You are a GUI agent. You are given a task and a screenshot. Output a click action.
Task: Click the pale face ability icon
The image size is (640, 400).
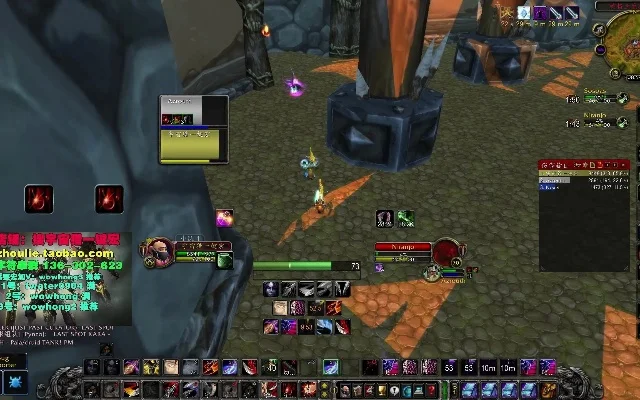coord(281,308)
